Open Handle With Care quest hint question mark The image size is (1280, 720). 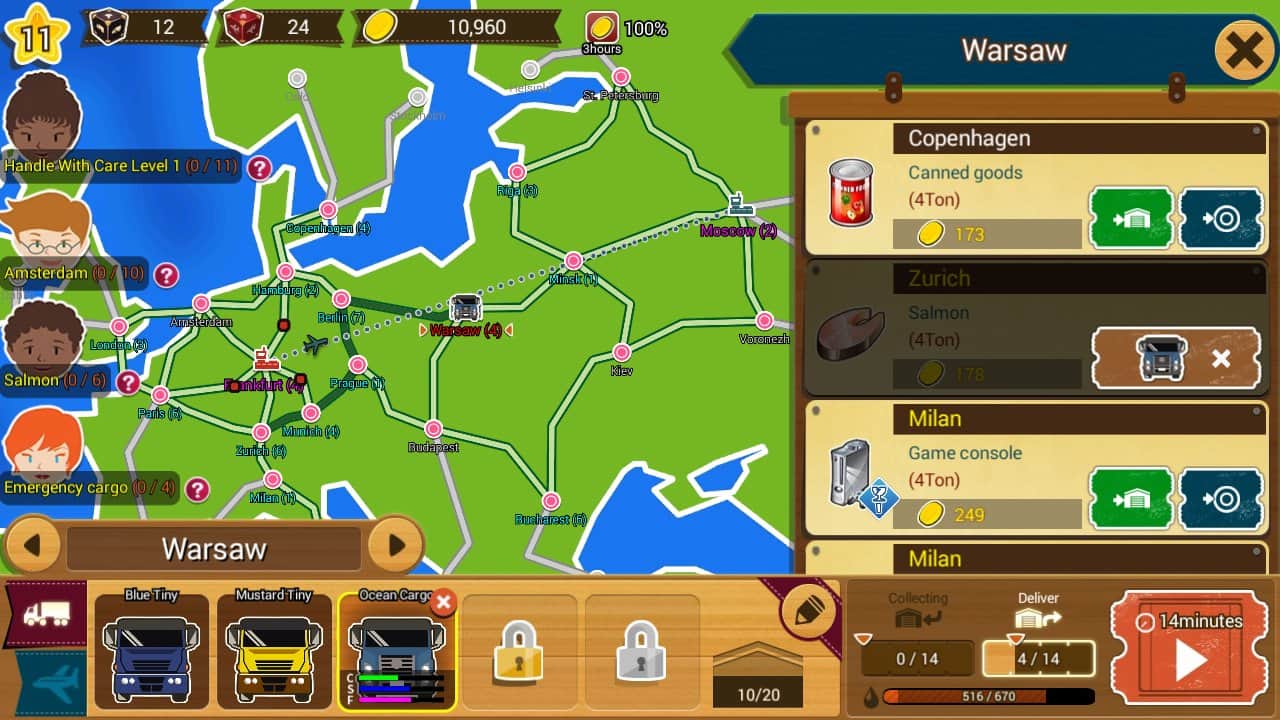point(258,170)
